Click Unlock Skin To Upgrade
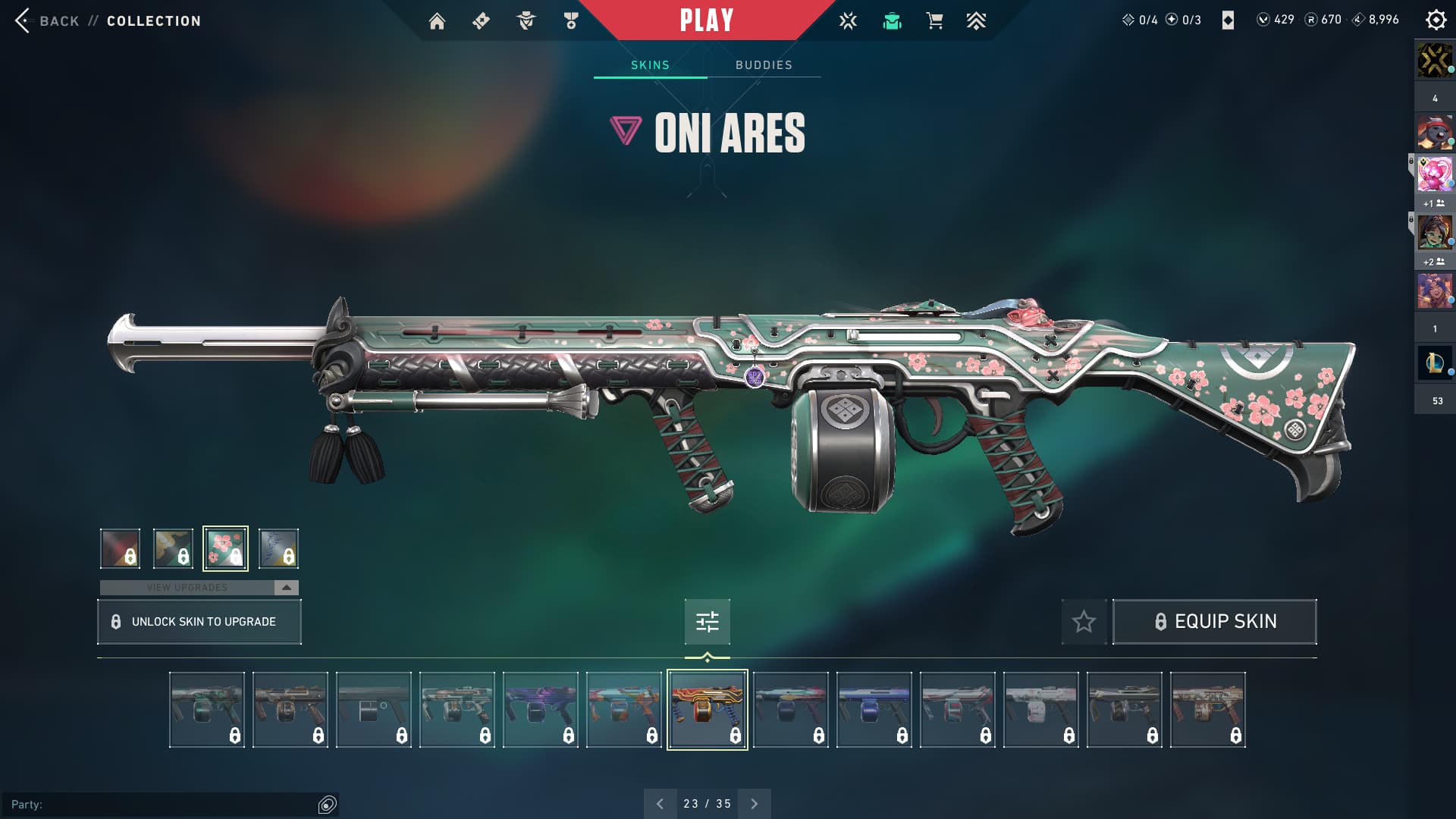Image resolution: width=1456 pixels, height=819 pixels. [x=199, y=622]
